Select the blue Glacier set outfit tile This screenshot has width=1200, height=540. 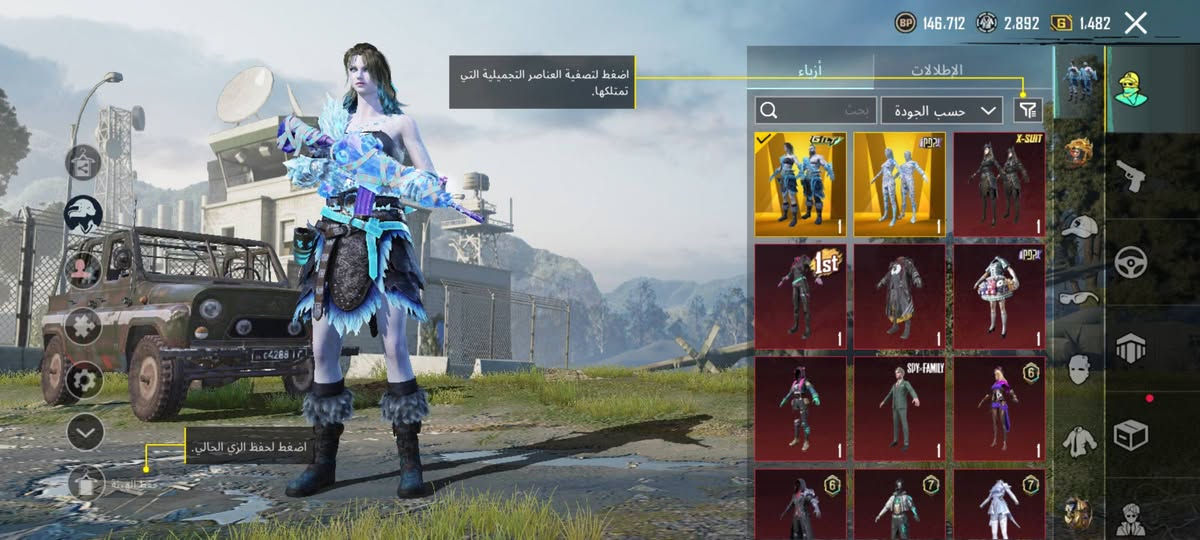pos(800,184)
